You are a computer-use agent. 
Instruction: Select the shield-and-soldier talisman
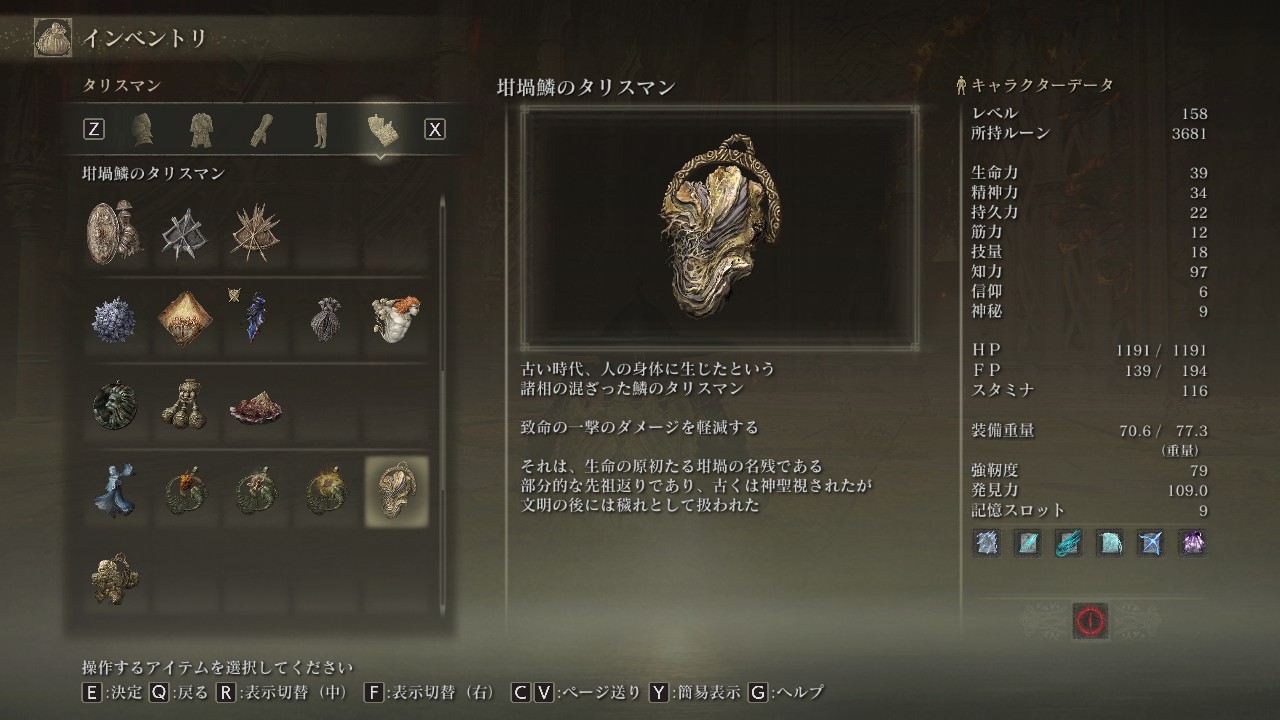[114, 232]
